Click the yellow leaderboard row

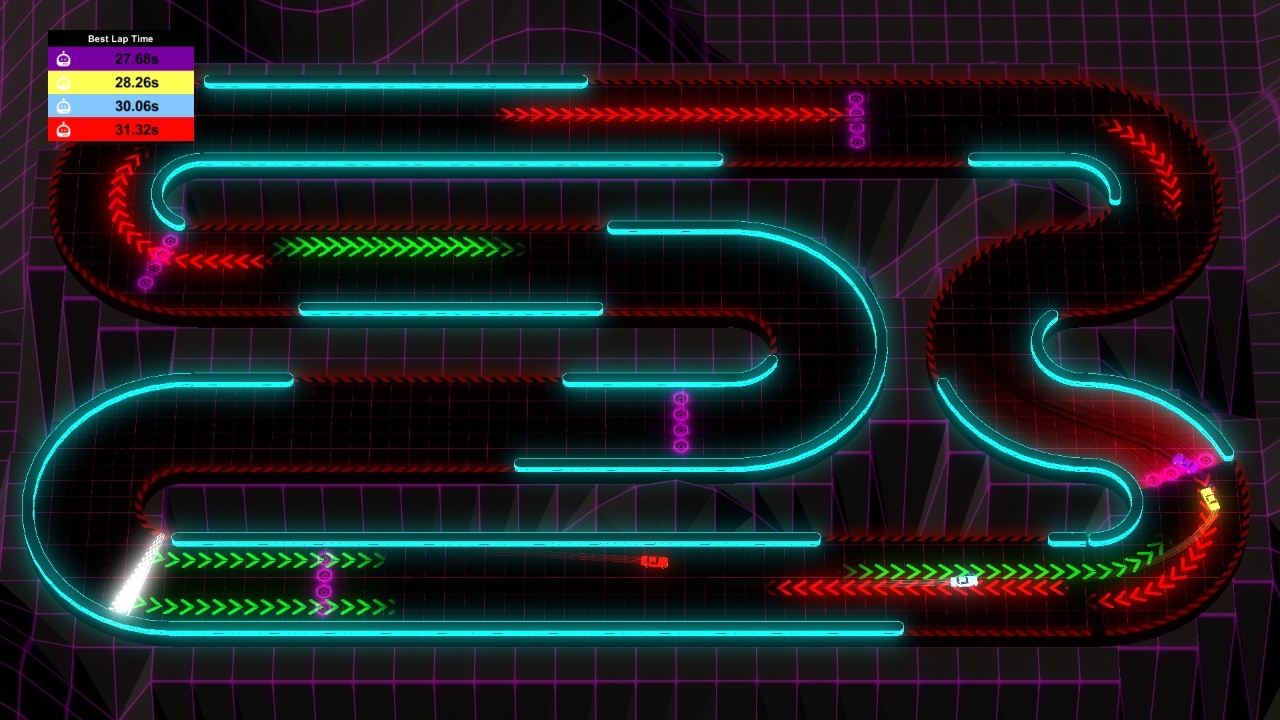point(120,81)
